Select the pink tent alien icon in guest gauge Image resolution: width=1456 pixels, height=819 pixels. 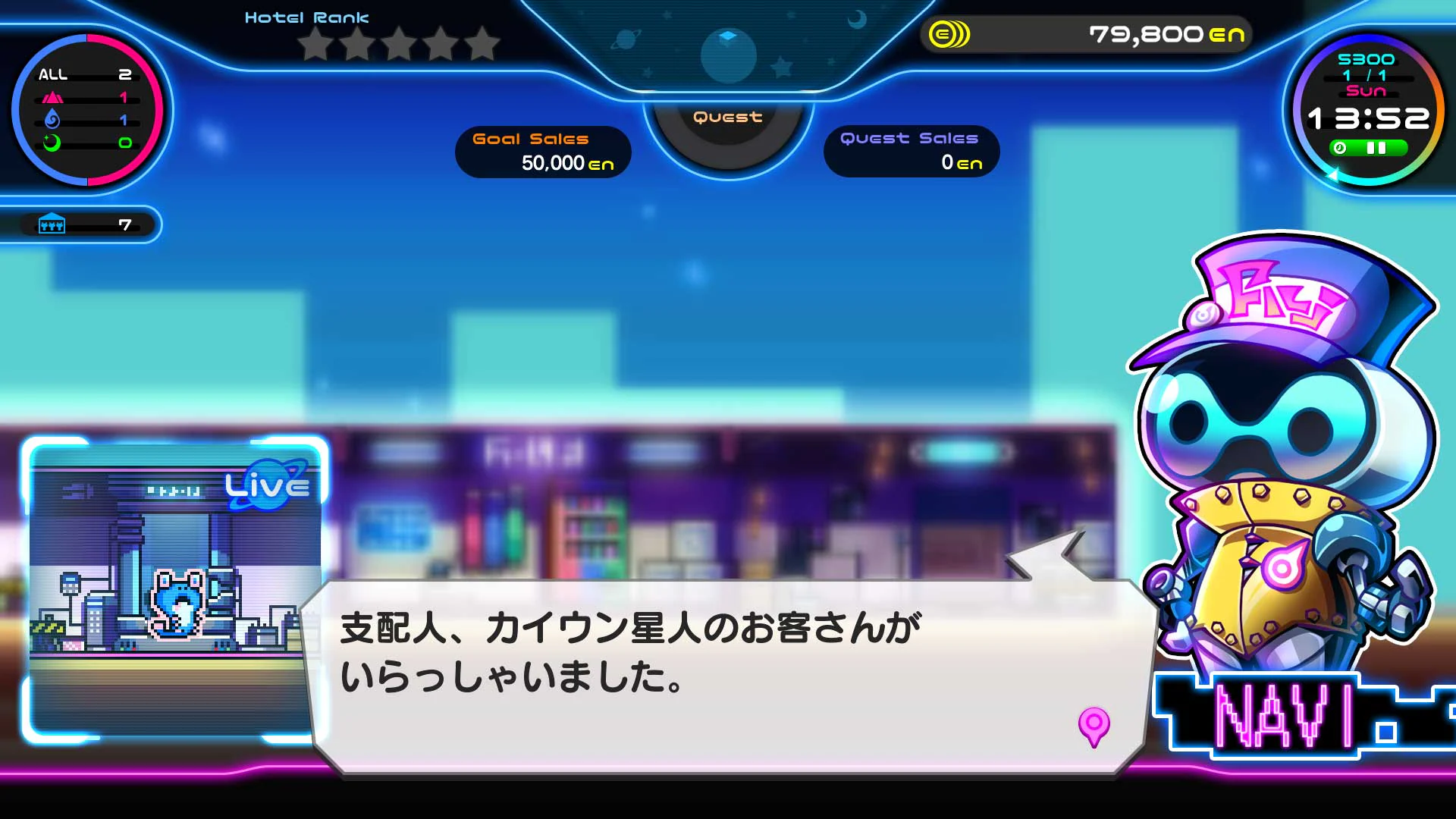[x=52, y=98]
